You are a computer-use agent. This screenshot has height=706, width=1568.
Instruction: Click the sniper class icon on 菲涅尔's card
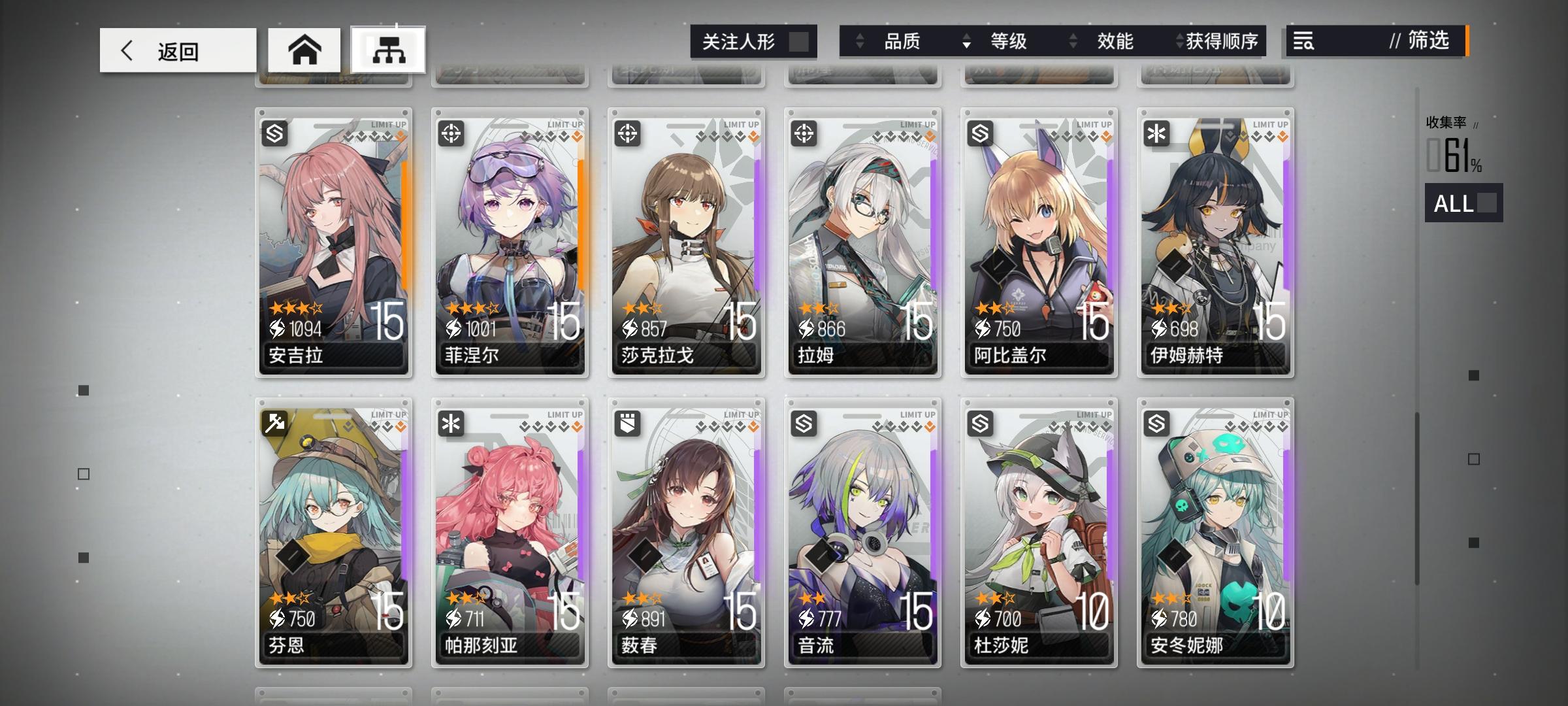coord(453,135)
